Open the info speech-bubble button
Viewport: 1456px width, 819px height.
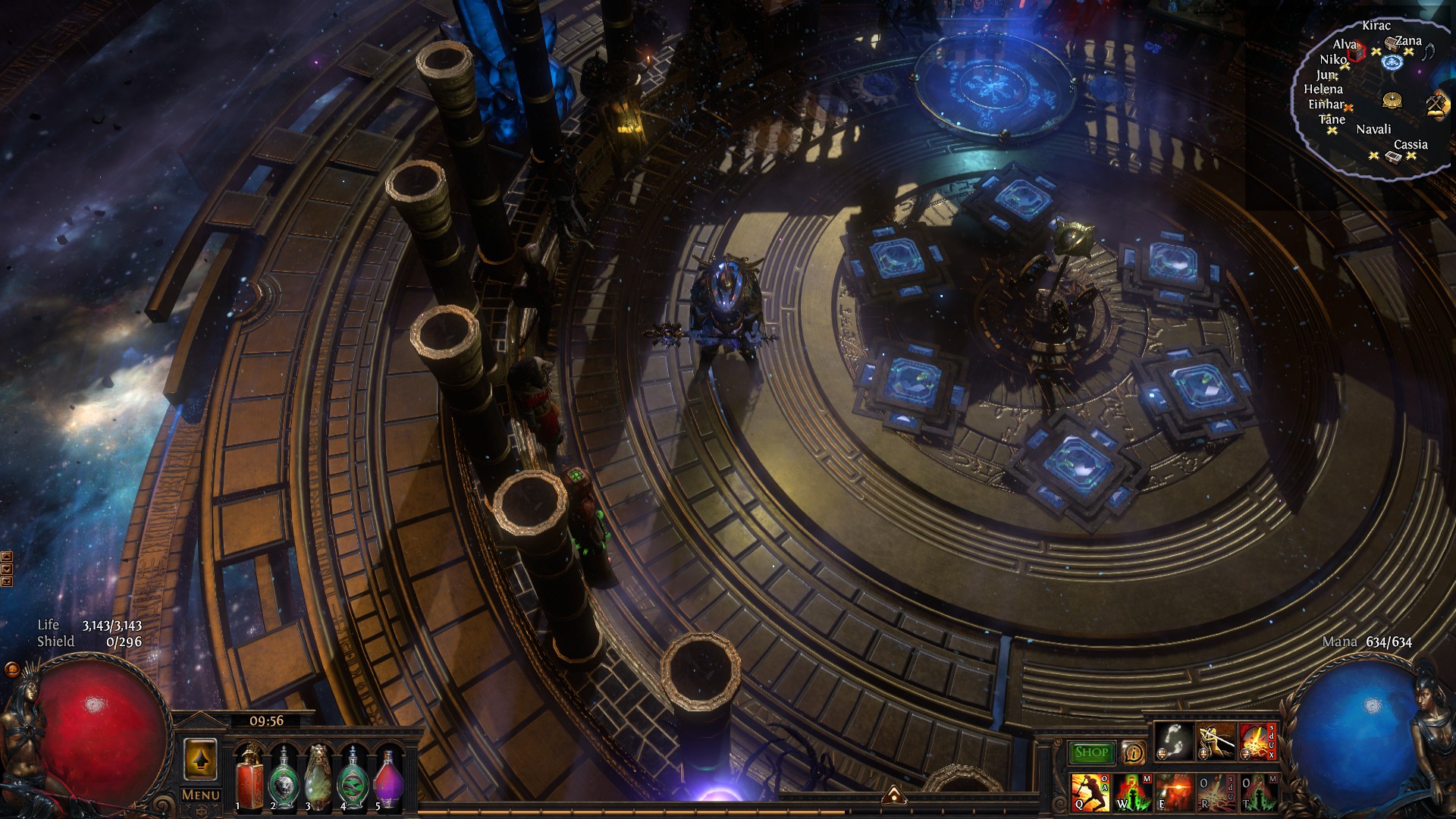(x=1133, y=753)
